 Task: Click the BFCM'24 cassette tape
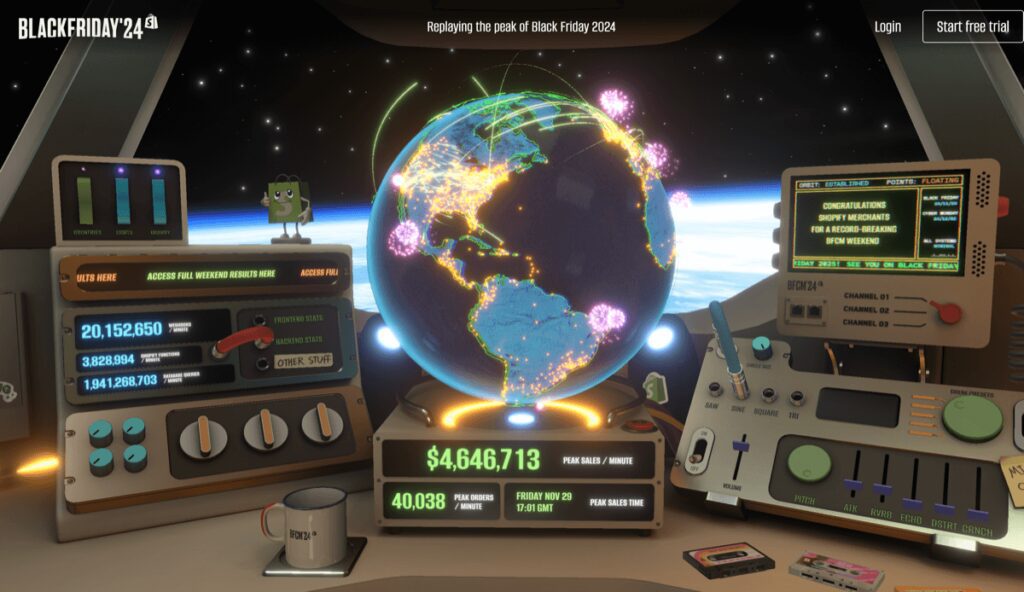point(727,559)
